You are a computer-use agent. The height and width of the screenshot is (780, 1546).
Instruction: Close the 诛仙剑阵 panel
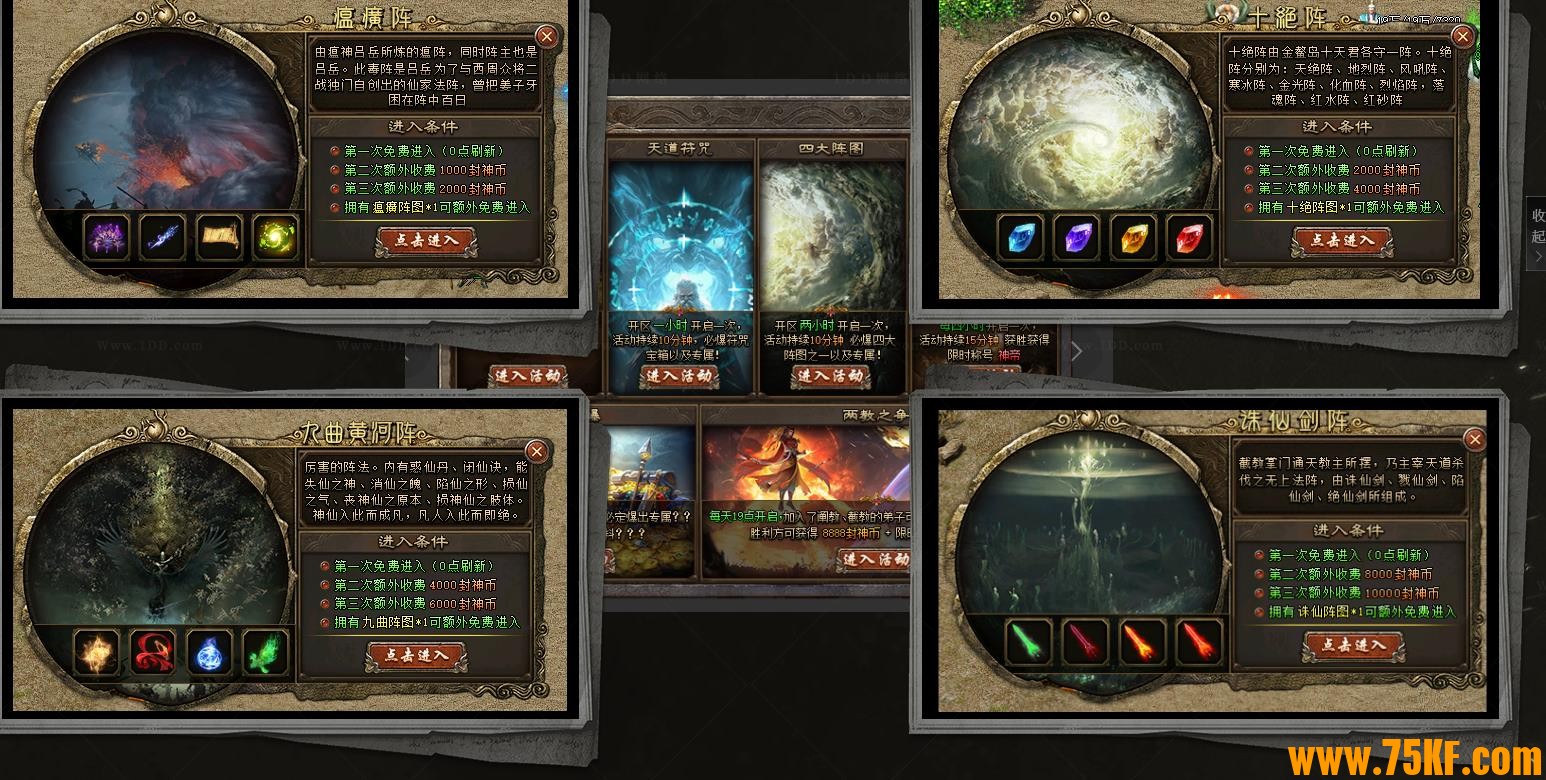tap(1474, 440)
